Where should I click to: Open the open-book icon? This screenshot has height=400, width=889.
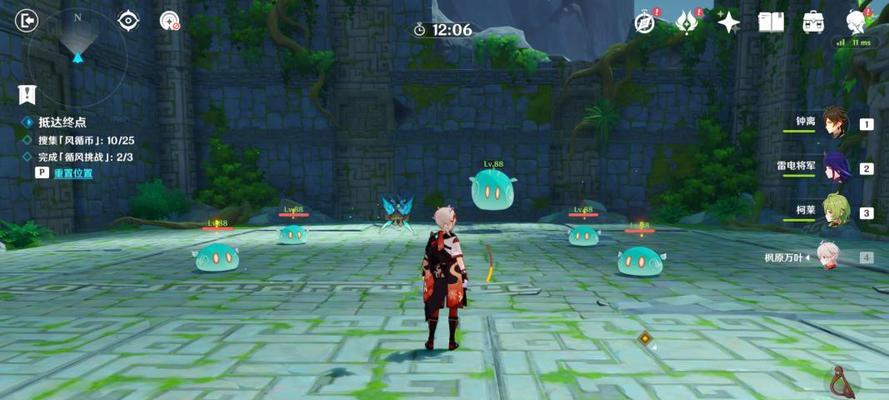pyautogui.click(x=771, y=22)
